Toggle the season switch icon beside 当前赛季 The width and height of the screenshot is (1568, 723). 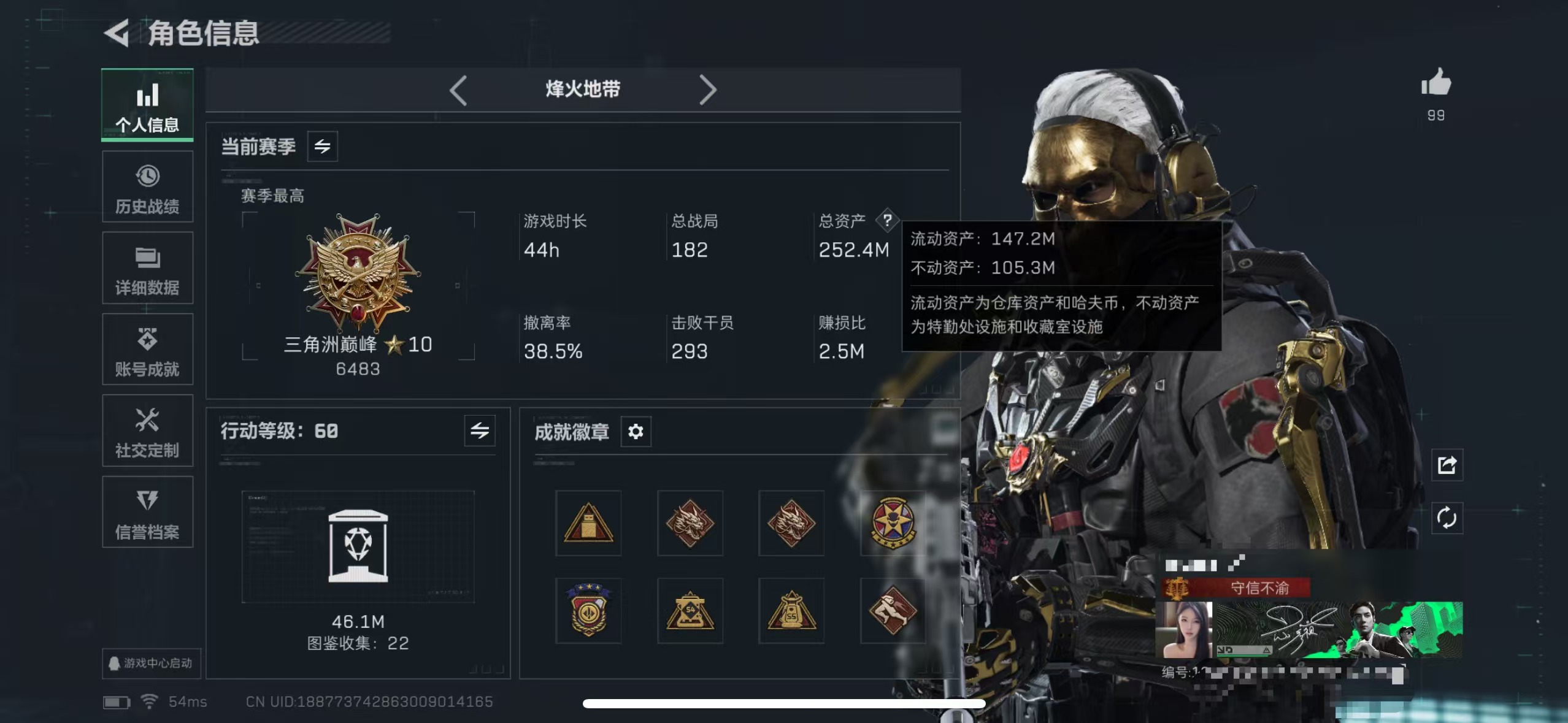coord(324,146)
